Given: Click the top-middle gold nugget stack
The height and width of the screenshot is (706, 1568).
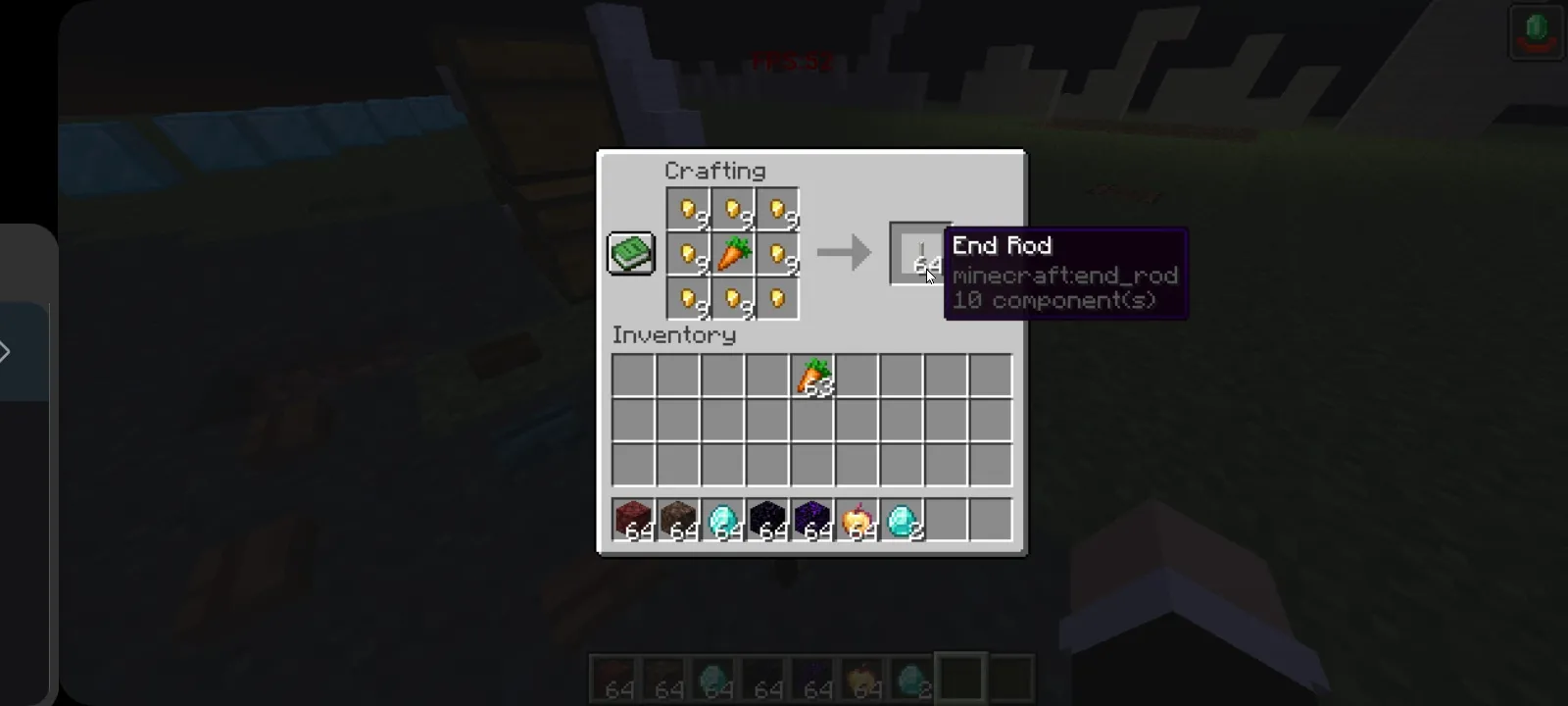Looking at the screenshot, I should pos(732,207).
